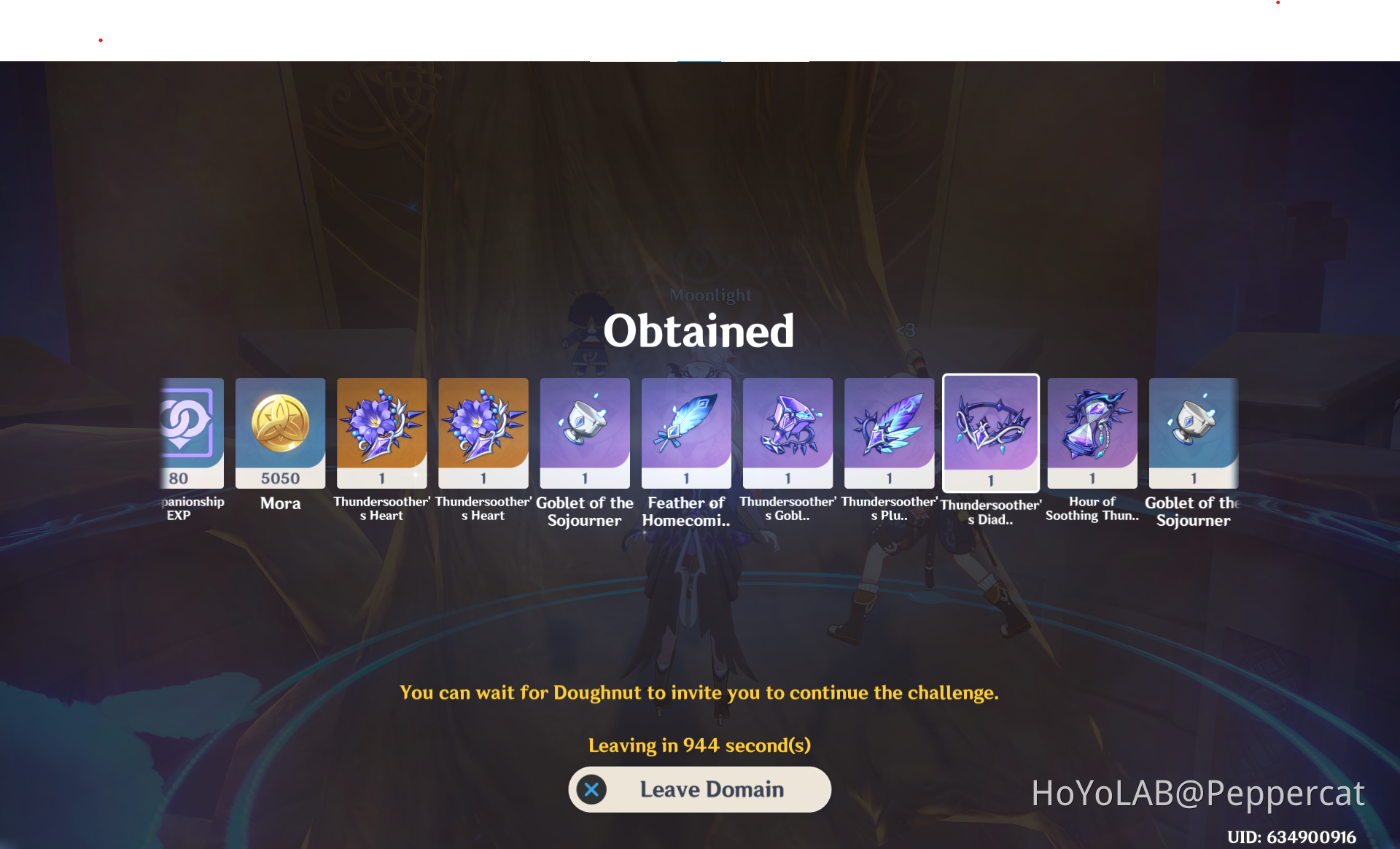This screenshot has height=849, width=1400.
Task: Select the Thundersoother's Plume artifact icon
Action: coord(889,433)
